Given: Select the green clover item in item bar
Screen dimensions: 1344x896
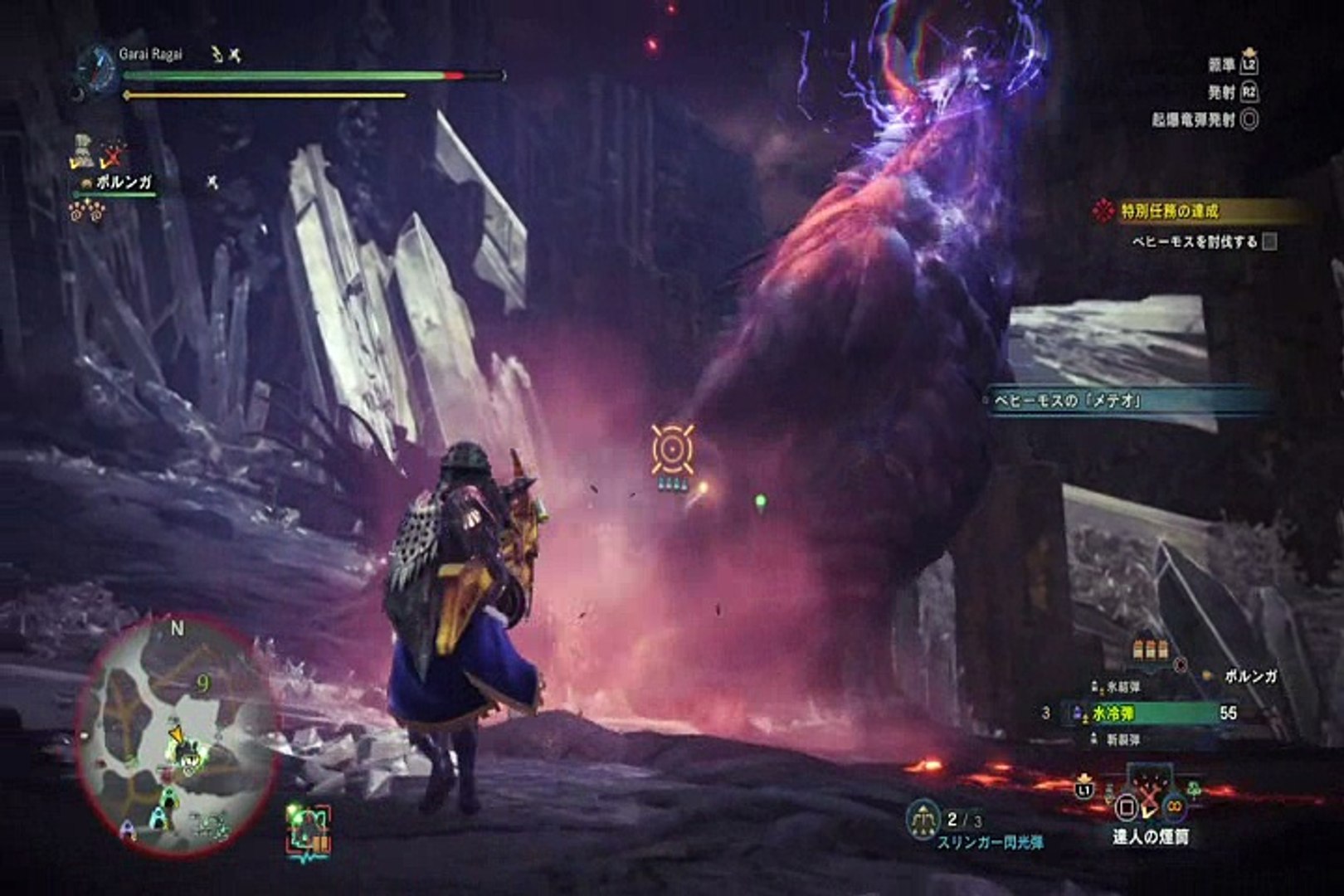Looking at the screenshot, I should click(1193, 787).
